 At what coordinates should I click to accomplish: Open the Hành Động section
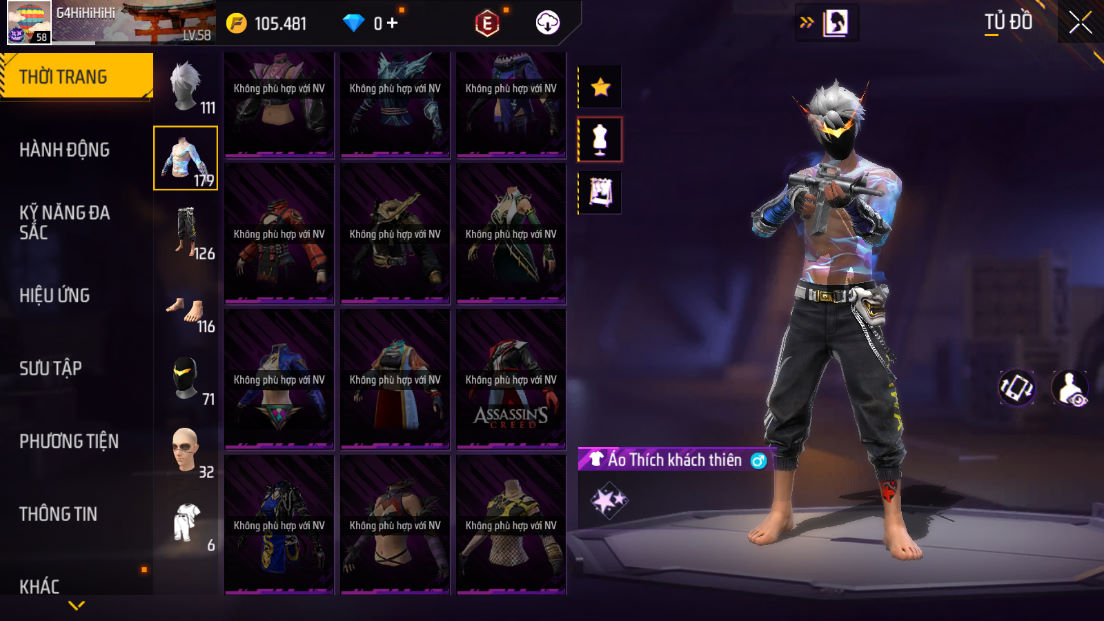click(65, 150)
